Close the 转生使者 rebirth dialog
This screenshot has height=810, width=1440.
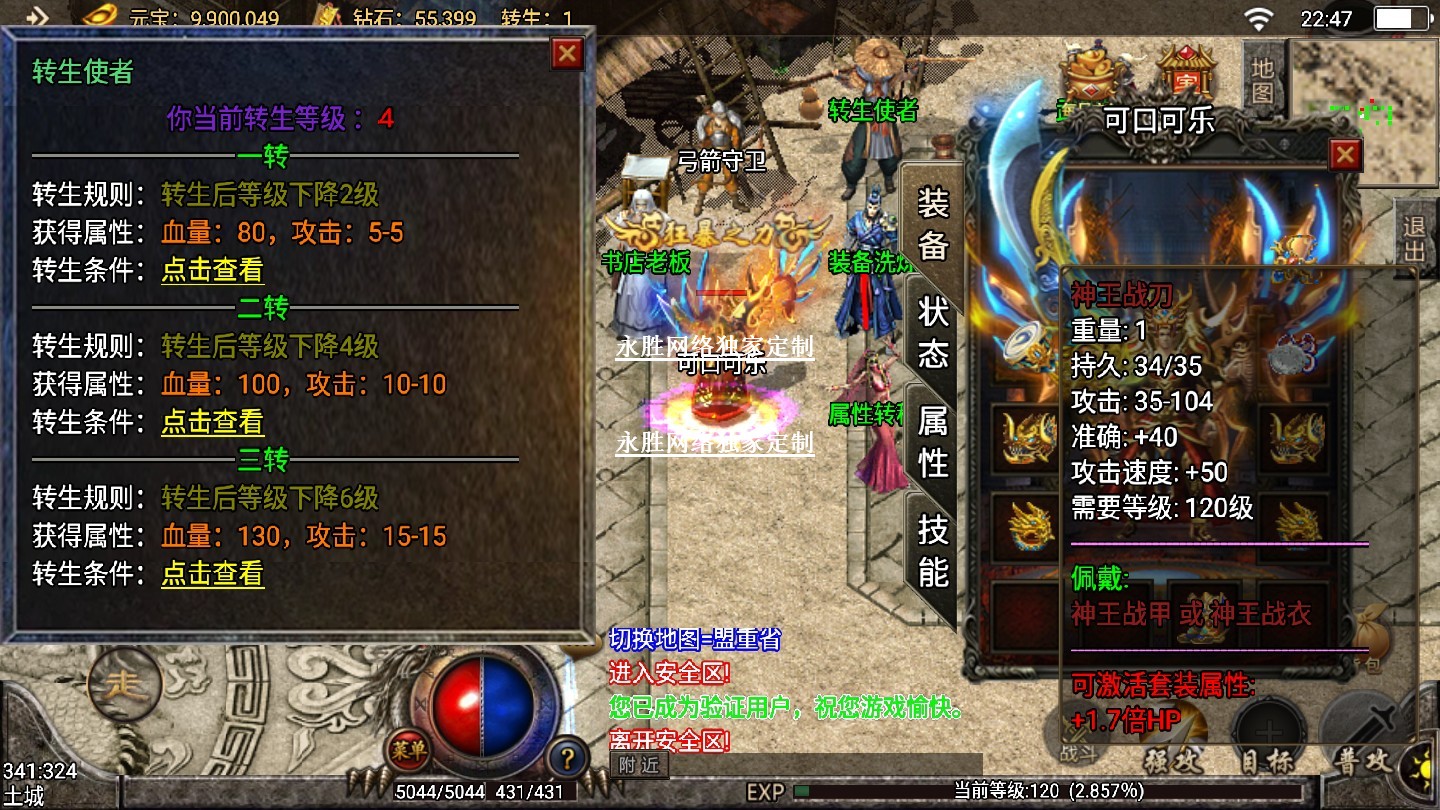(567, 53)
